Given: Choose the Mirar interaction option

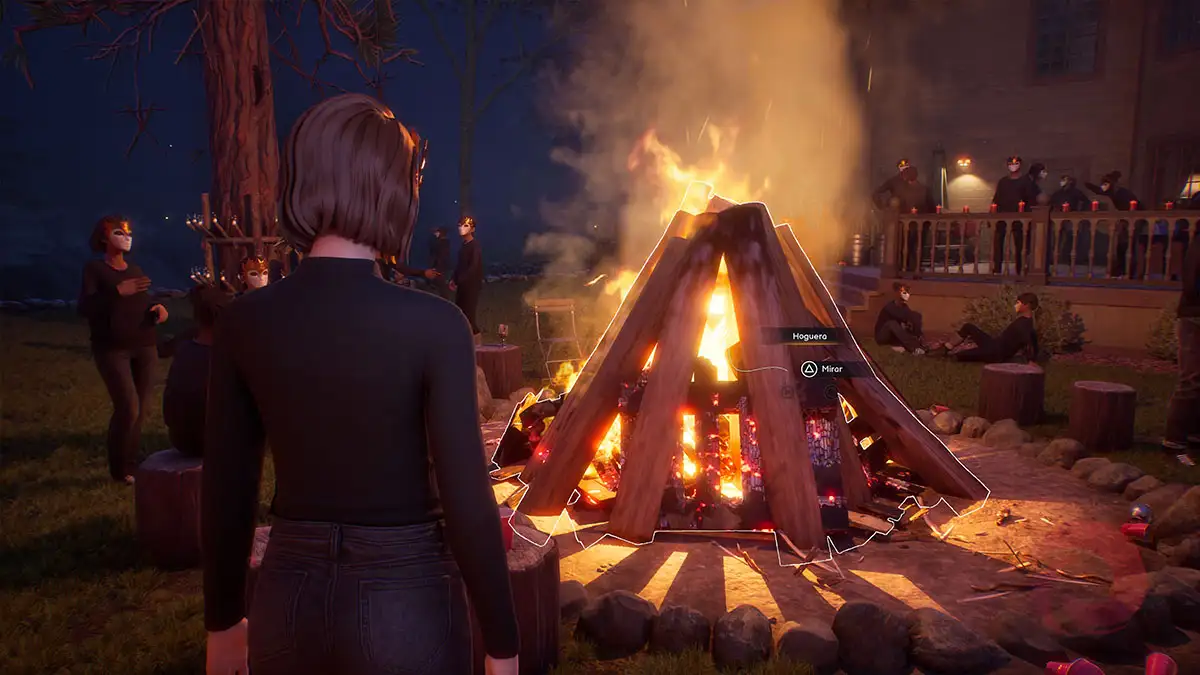Looking at the screenshot, I should tap(822, 369).
